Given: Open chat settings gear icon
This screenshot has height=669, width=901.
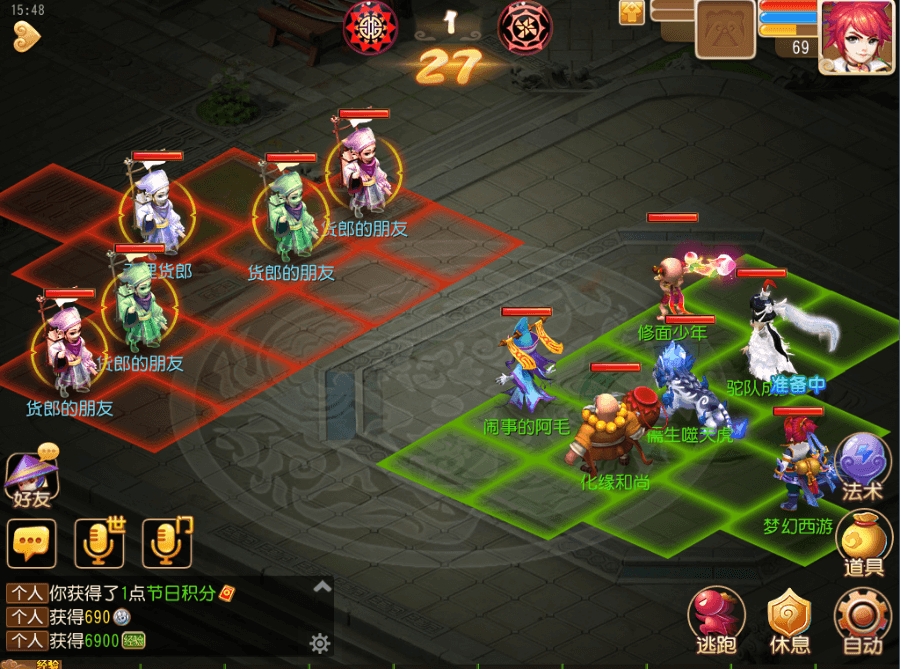Looking at the screenshot, I should [320, 642].
